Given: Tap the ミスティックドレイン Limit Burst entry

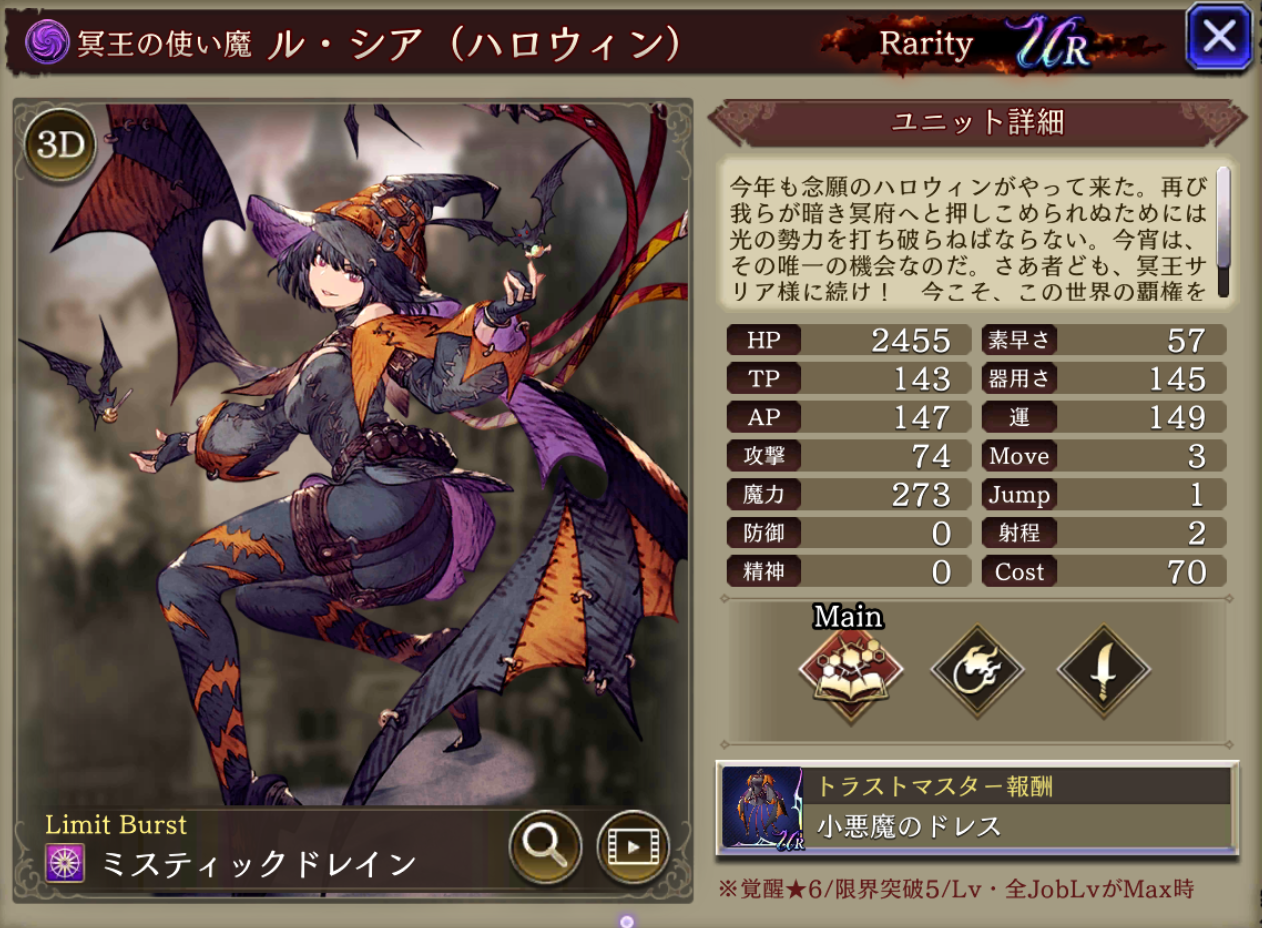Looking at the screenshot, I should 260,863.
